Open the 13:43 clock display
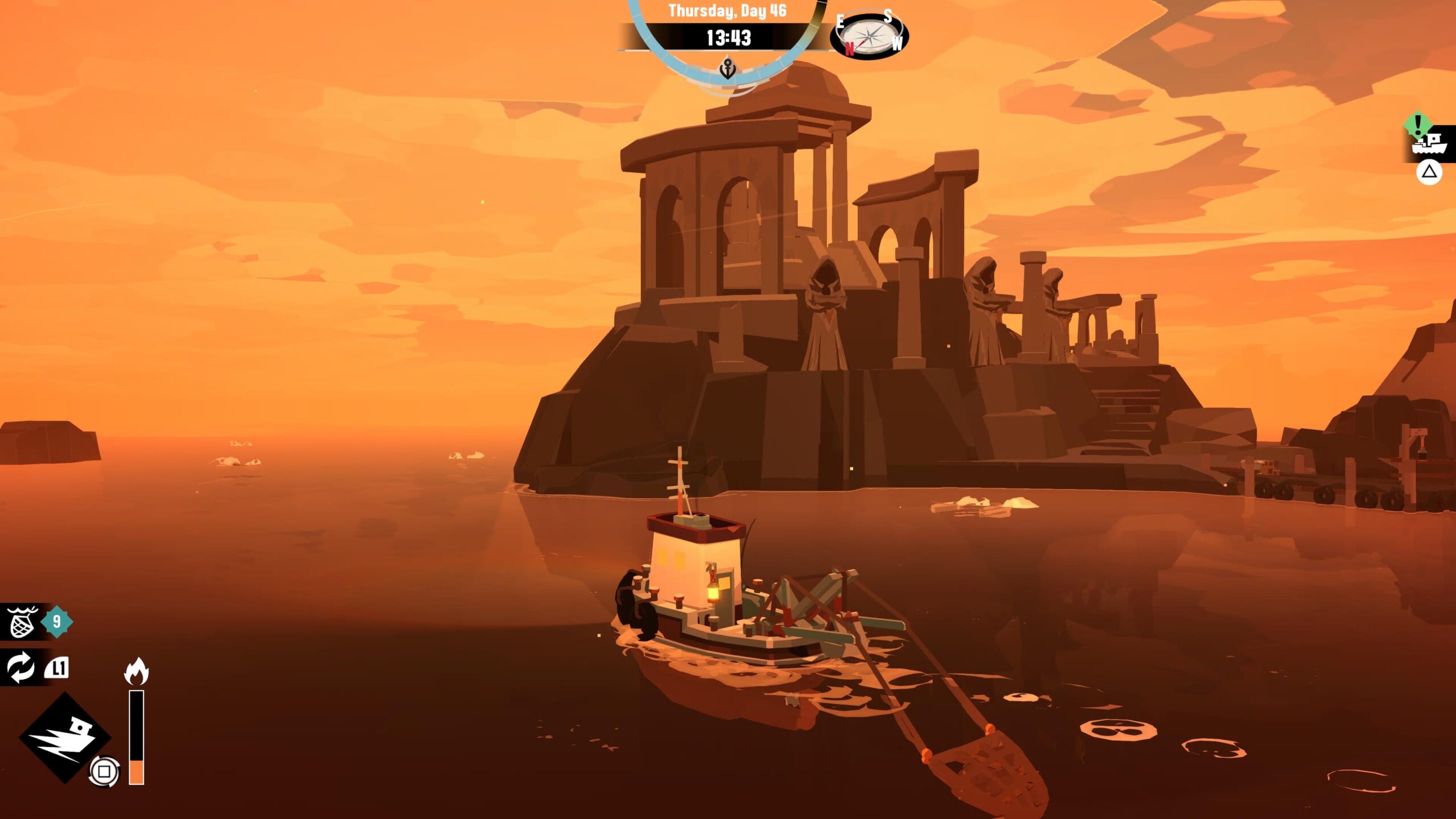The image size is (1456, 819). click(729, 39)
